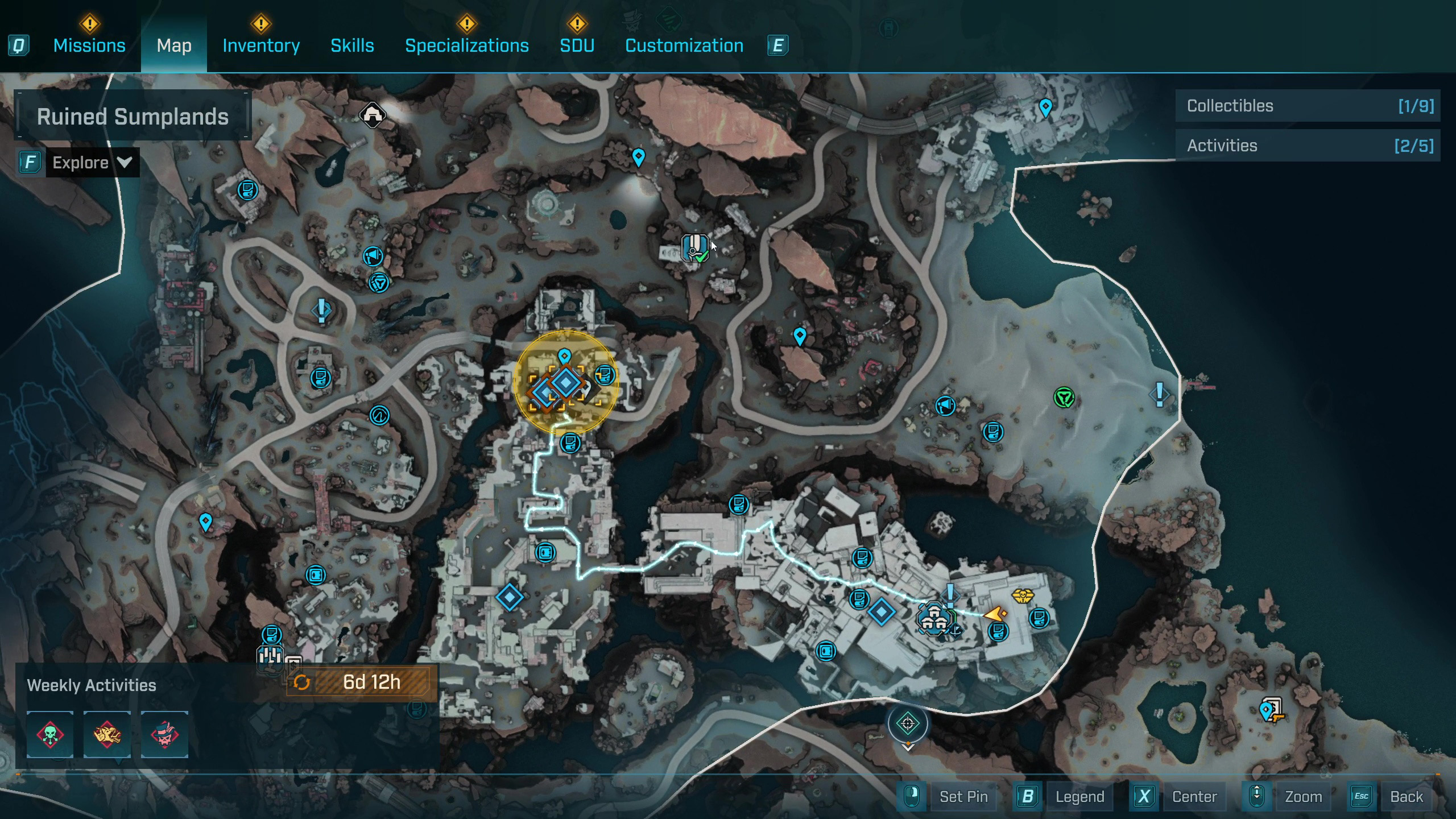
Task: Select the green skull weekly activity
Action: 50,734
